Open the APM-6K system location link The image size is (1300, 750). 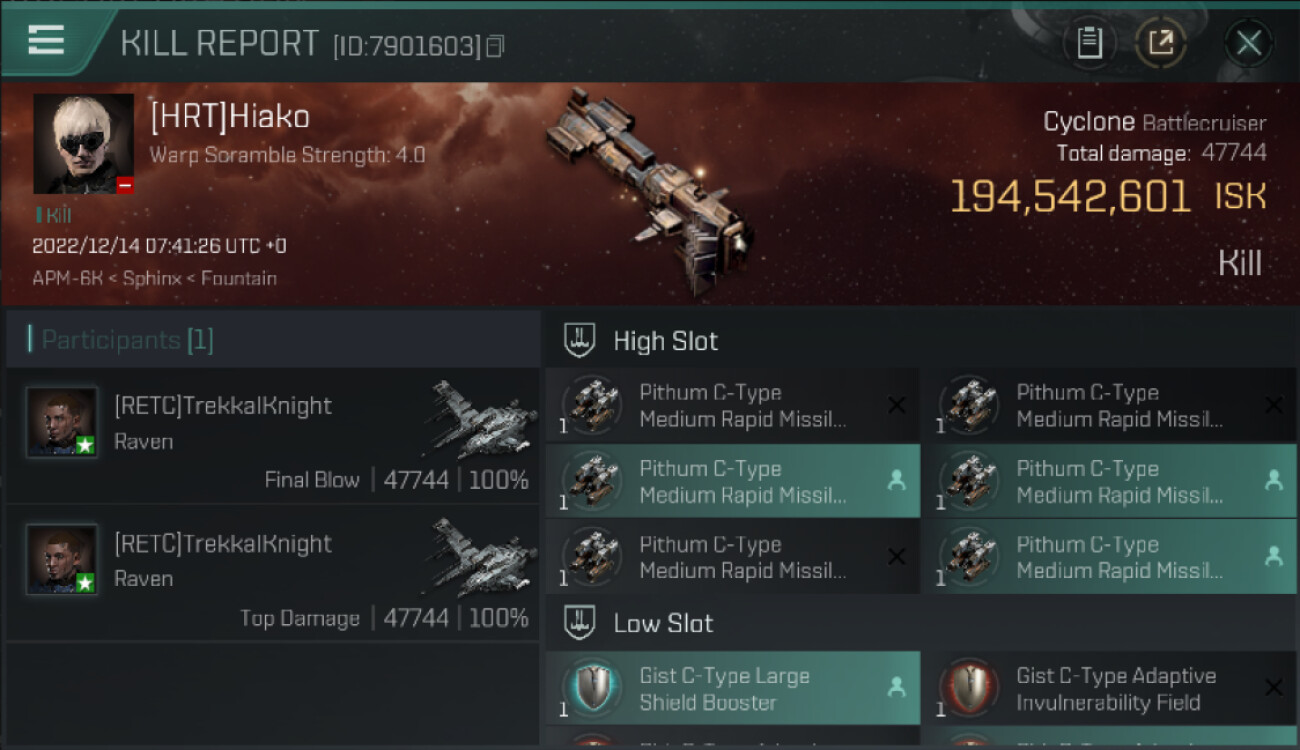pyautogui.click(x=68, y=278)
